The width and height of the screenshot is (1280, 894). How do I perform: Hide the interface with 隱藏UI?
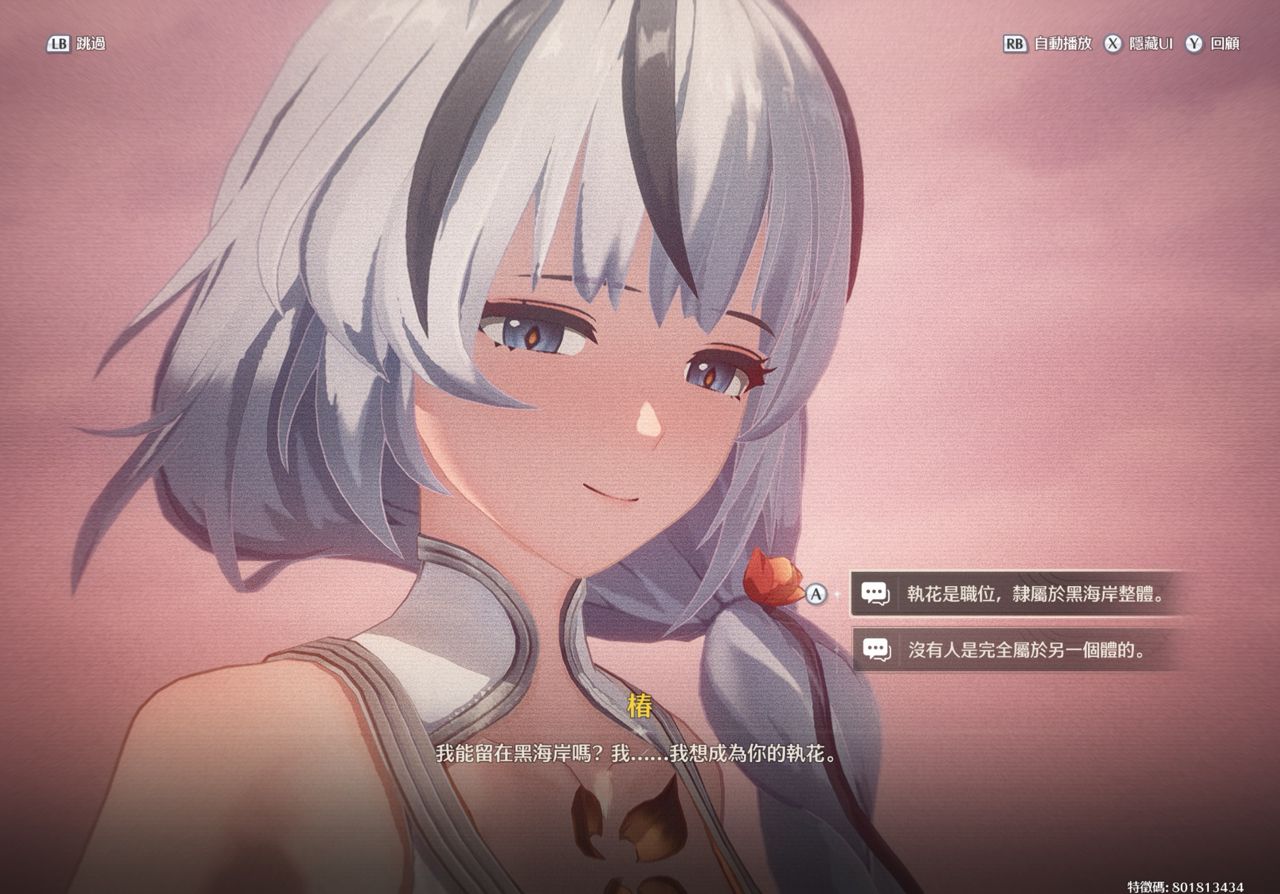[1139, 44]
